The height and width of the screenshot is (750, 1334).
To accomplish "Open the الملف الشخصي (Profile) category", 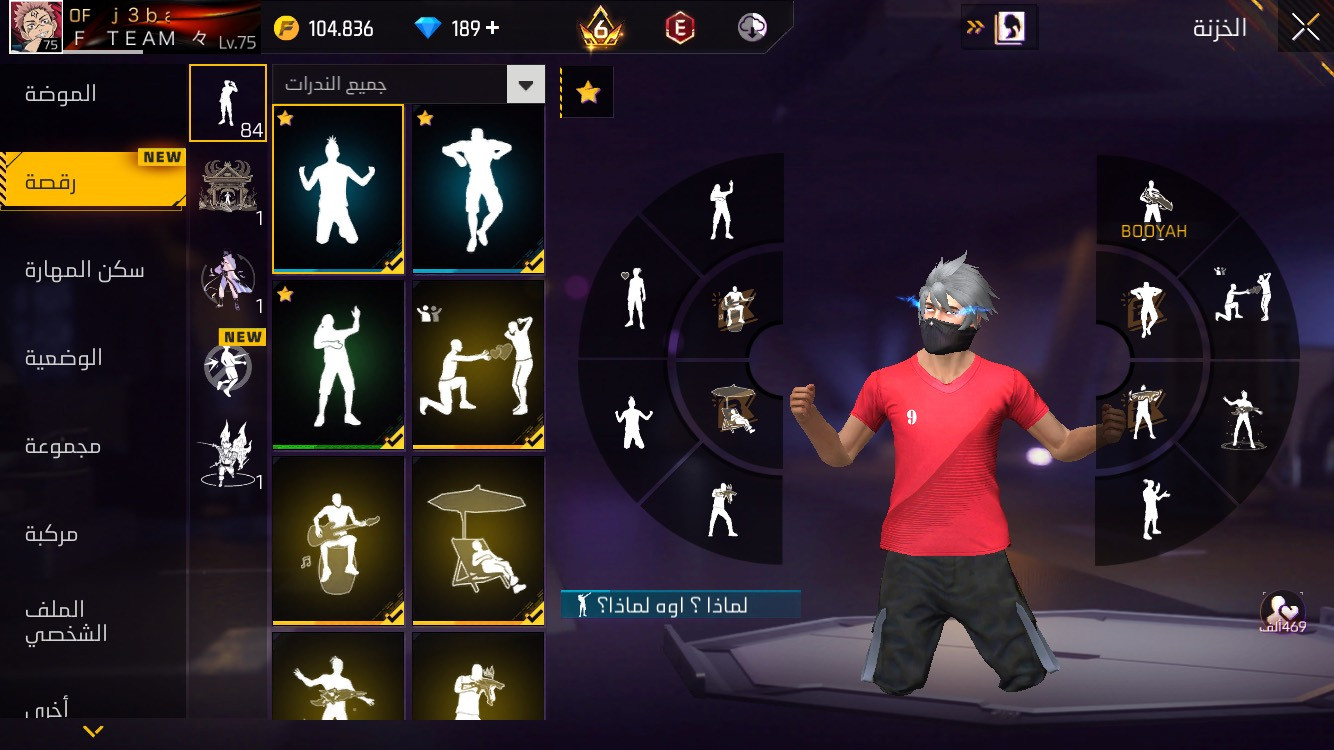I will click(x=66, y=621).
